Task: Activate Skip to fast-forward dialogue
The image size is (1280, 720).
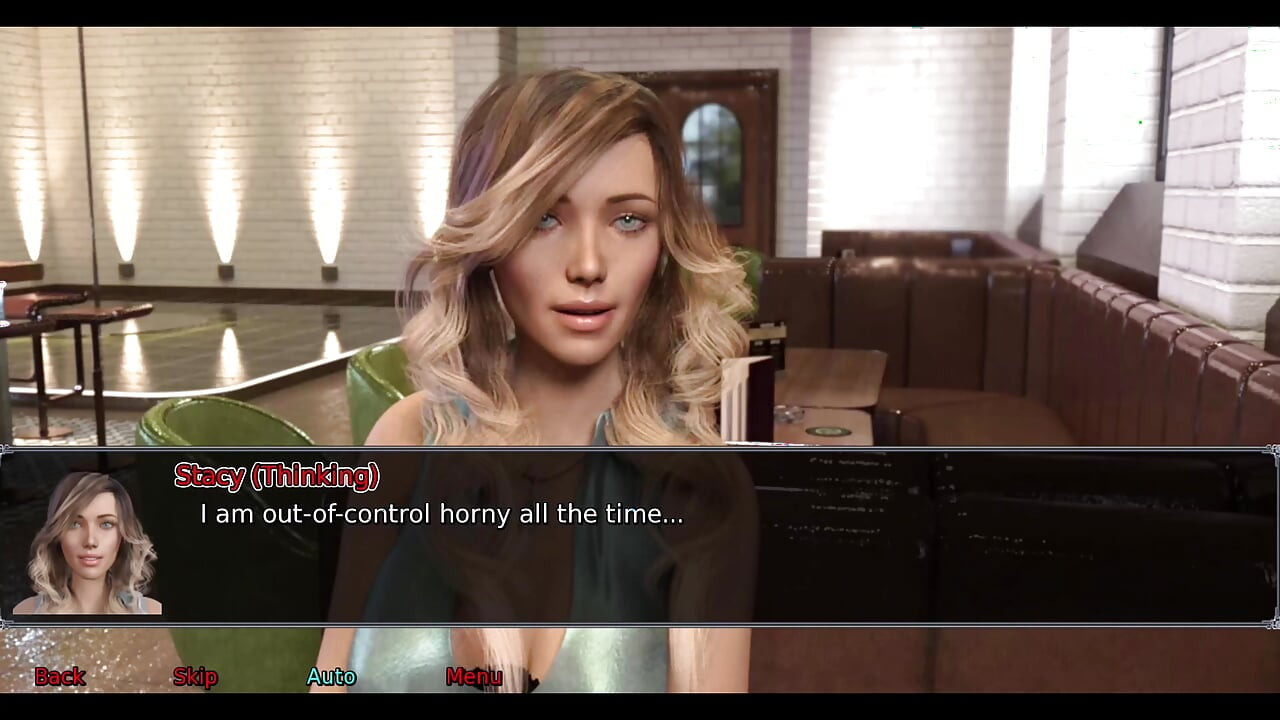Action: coord(194,677)
